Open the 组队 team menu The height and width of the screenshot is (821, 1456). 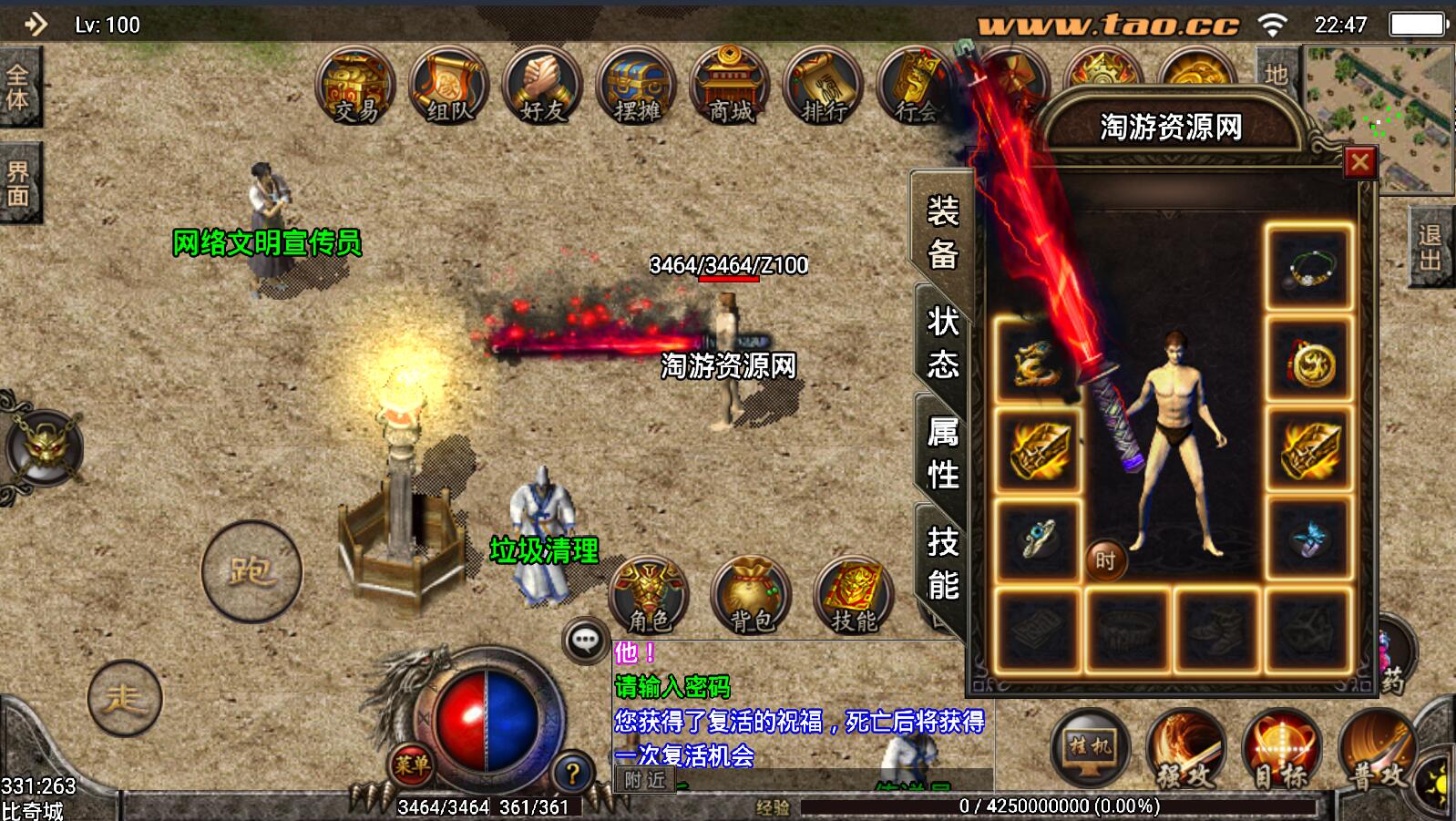tap(449, 88)
